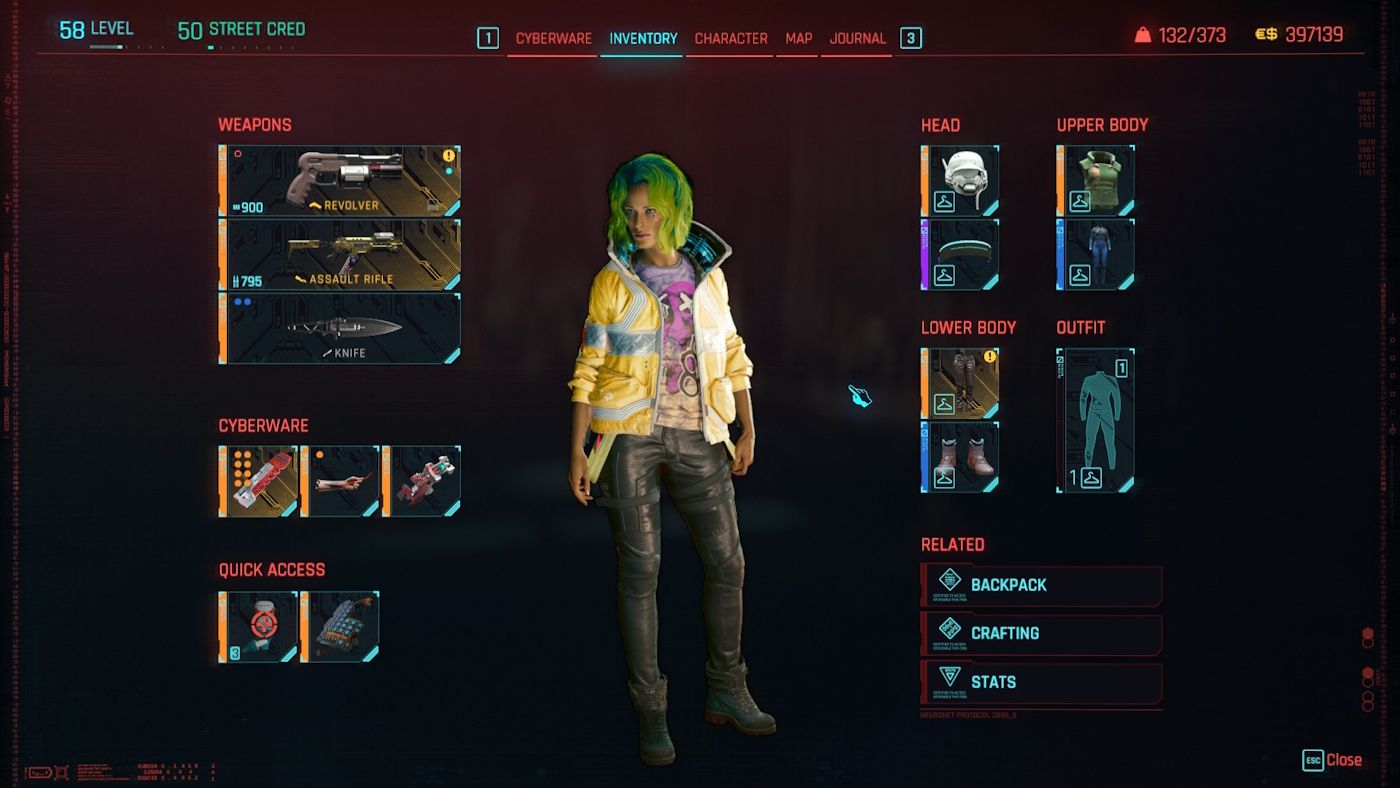Choose the visor face slot under Head
Viewport: 1400px width, 788px height.
click(960, 255)
